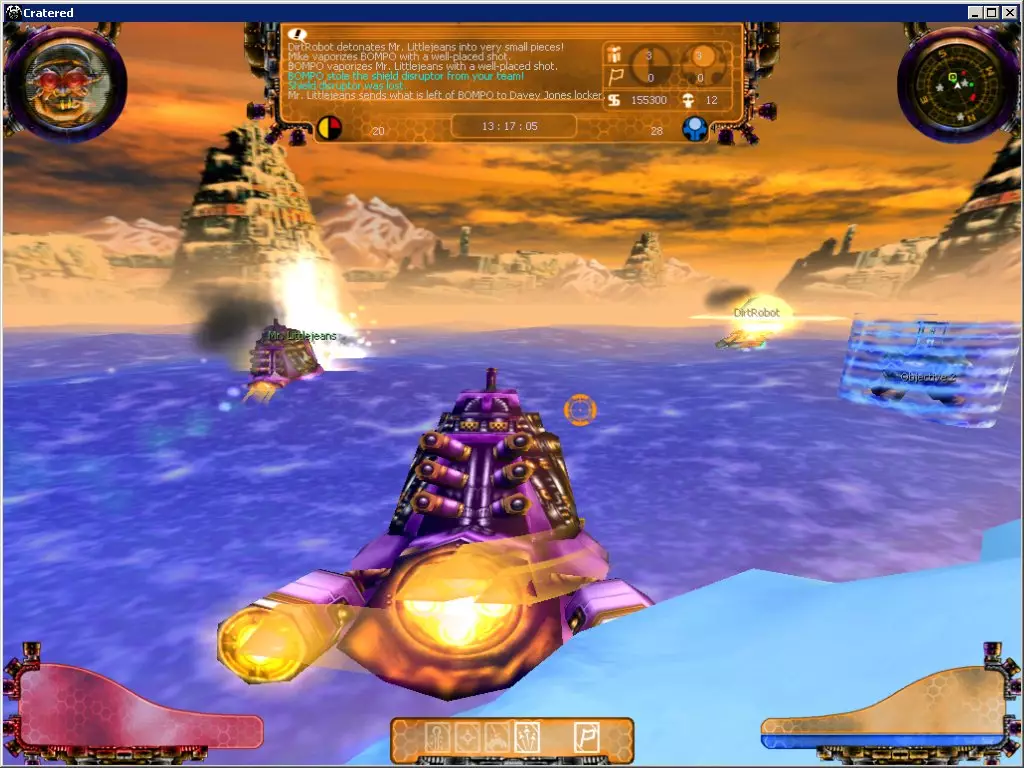
Task: Select the crab-like mine weapon icon
Action: coord(497,739)
